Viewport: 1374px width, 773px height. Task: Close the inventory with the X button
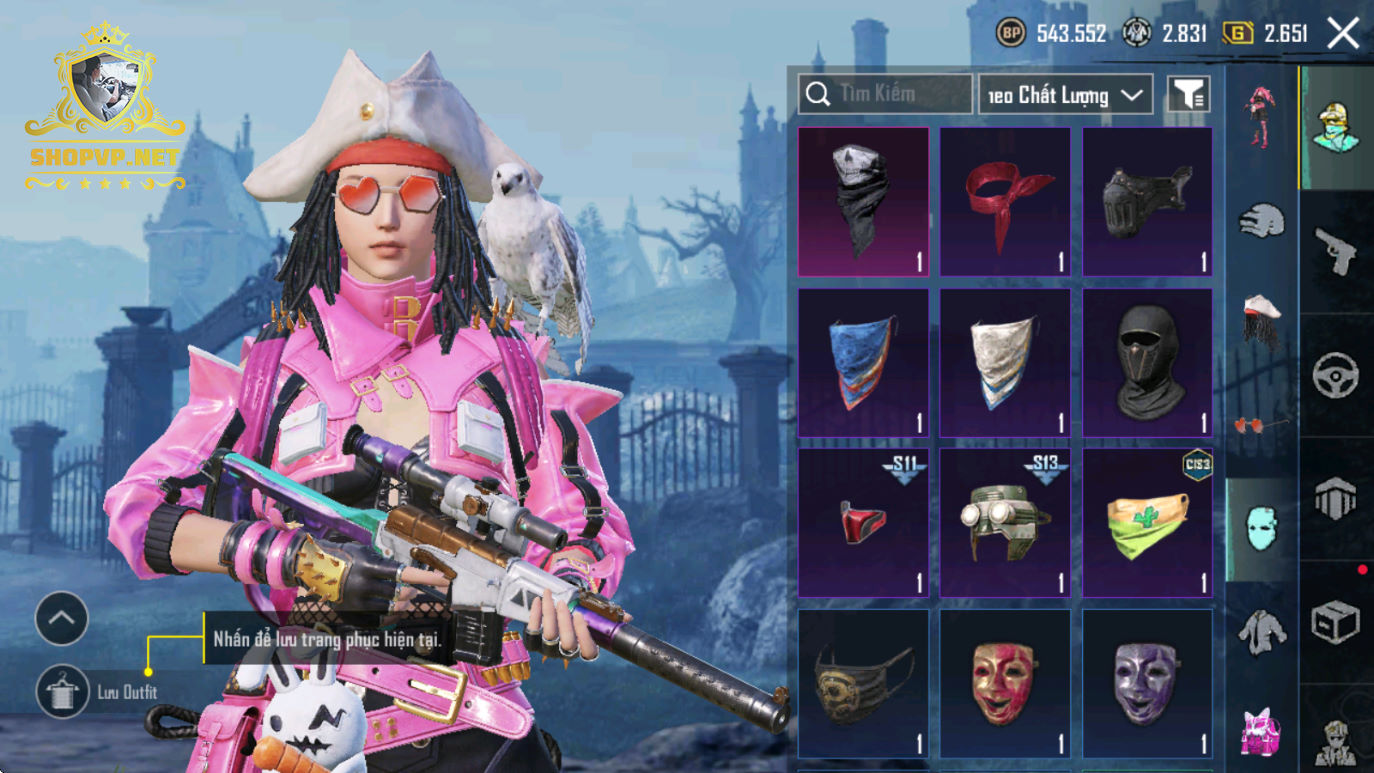click(x=1343, y=34)
